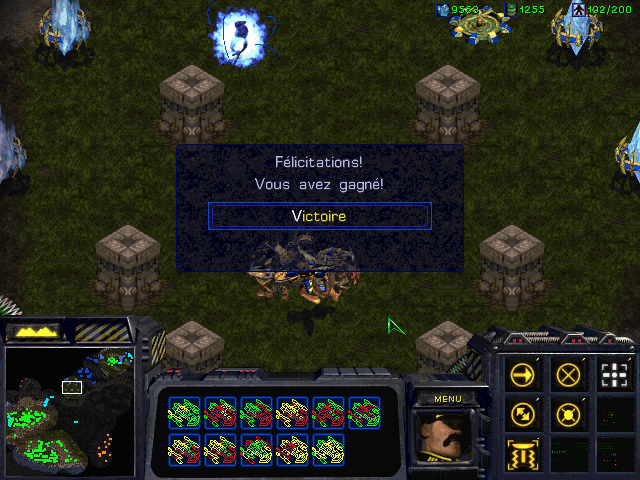Activate the Siege Mode command
This screenshot has width=640, height=480.
[x=522, y=453]
